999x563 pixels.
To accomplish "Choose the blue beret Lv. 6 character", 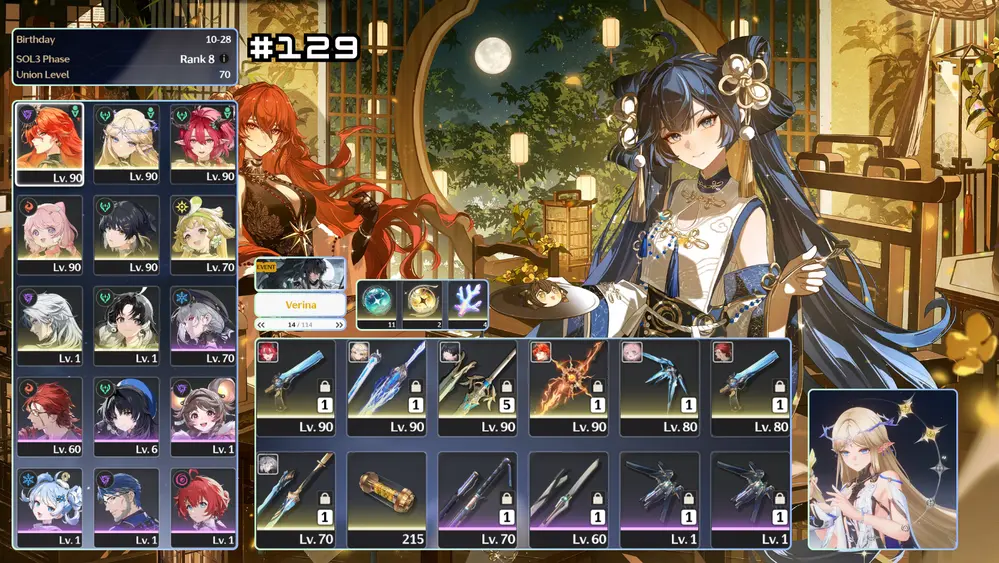I will click(127, 417).
